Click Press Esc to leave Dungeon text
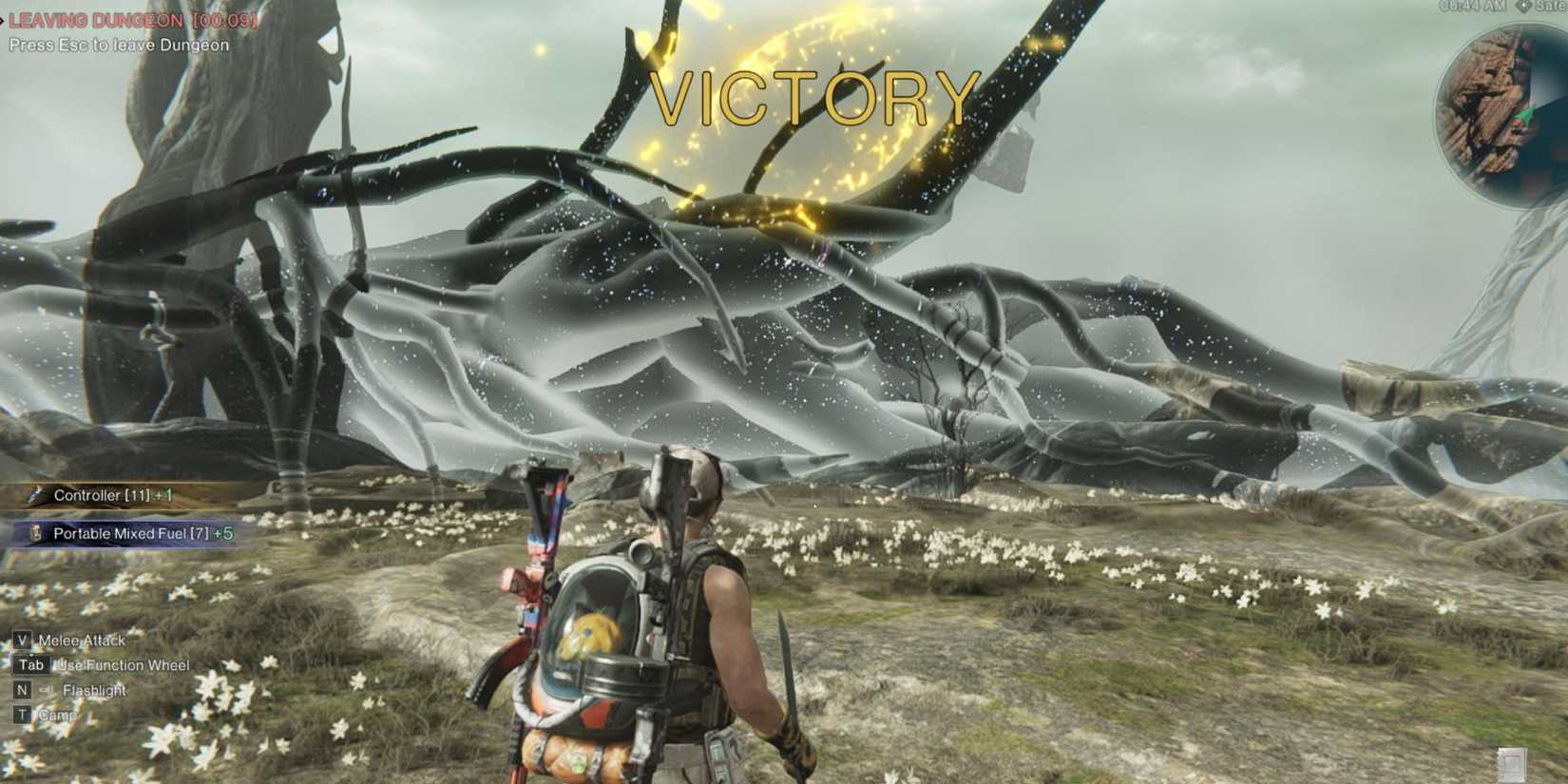The image size is (1568, 784). point(116,45)
